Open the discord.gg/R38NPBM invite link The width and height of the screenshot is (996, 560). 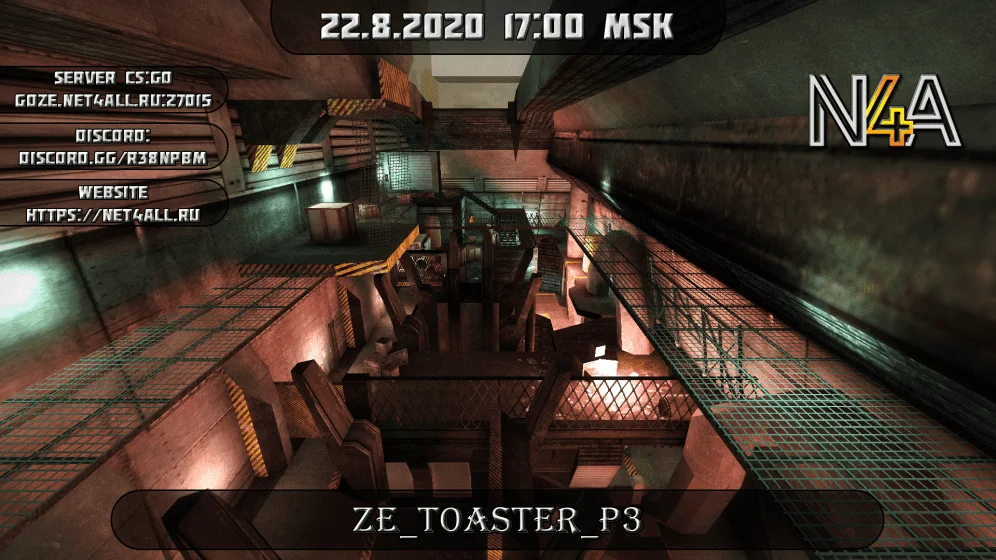tap(114, 158)
